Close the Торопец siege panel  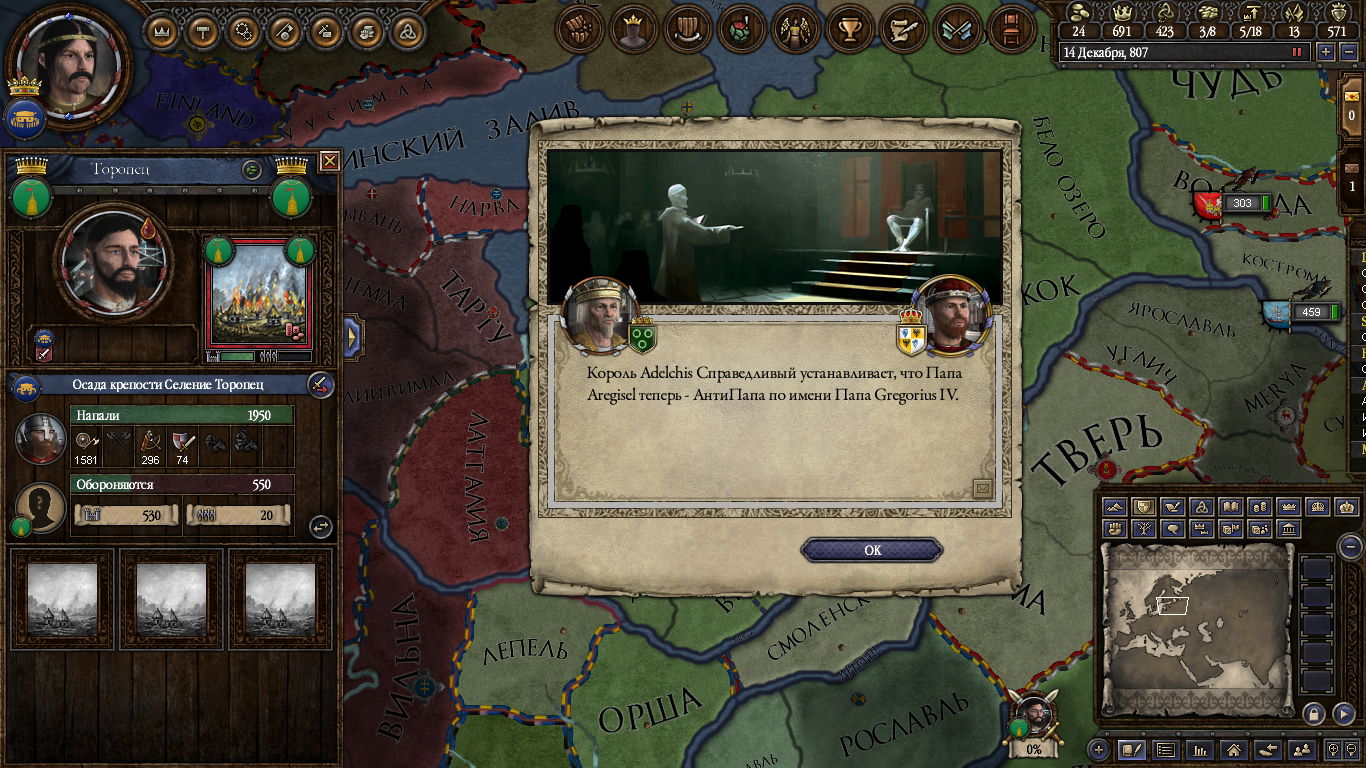(329, 161)
